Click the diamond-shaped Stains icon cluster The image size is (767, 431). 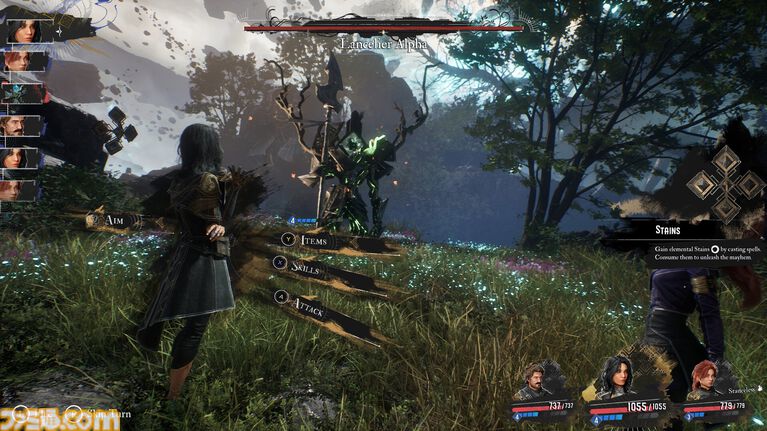(724, 184)
